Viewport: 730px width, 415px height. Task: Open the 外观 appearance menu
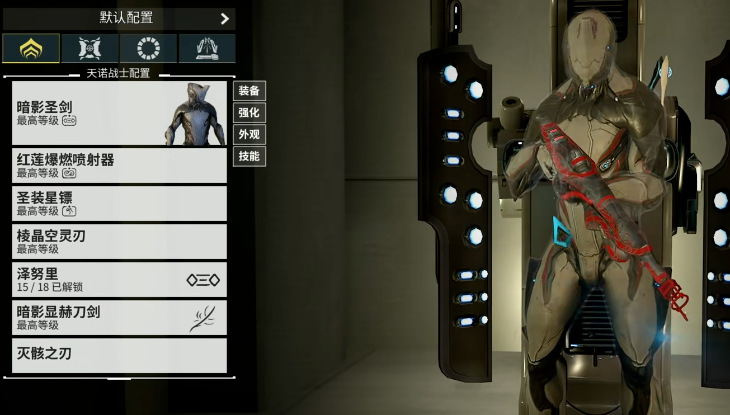point(249,134)
